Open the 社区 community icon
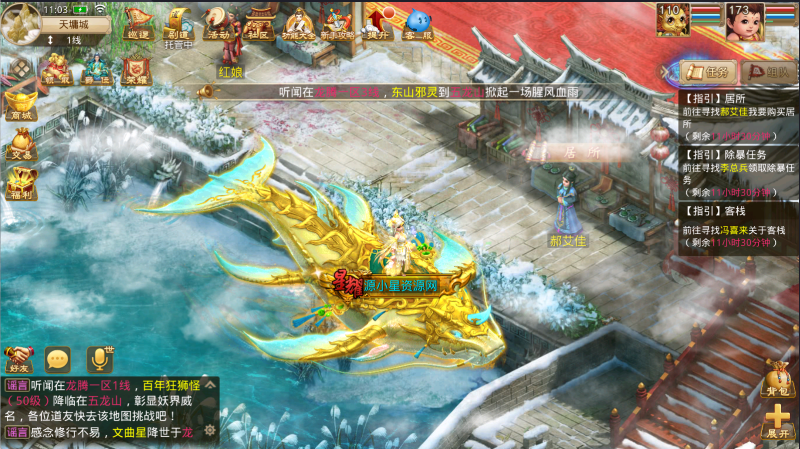 click(258, 20)
